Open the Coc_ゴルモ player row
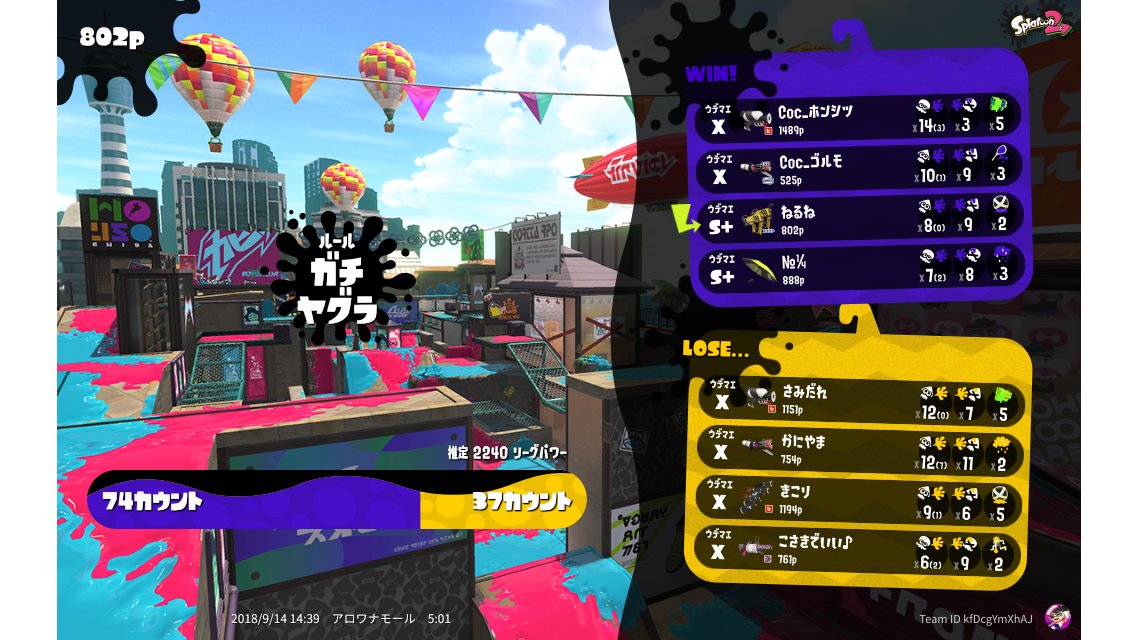Screen dimensions: 1138x640 coord(859,167)
